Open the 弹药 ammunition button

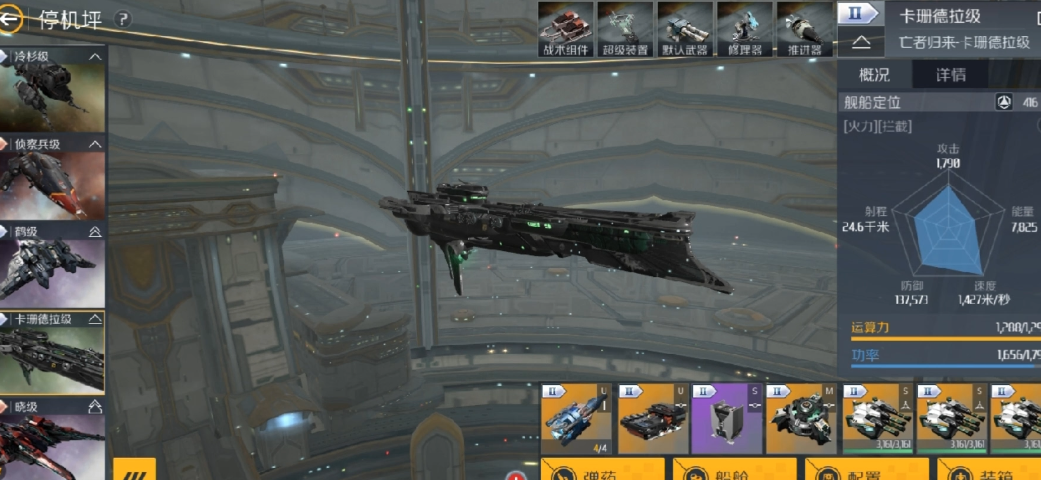(602, 470)
